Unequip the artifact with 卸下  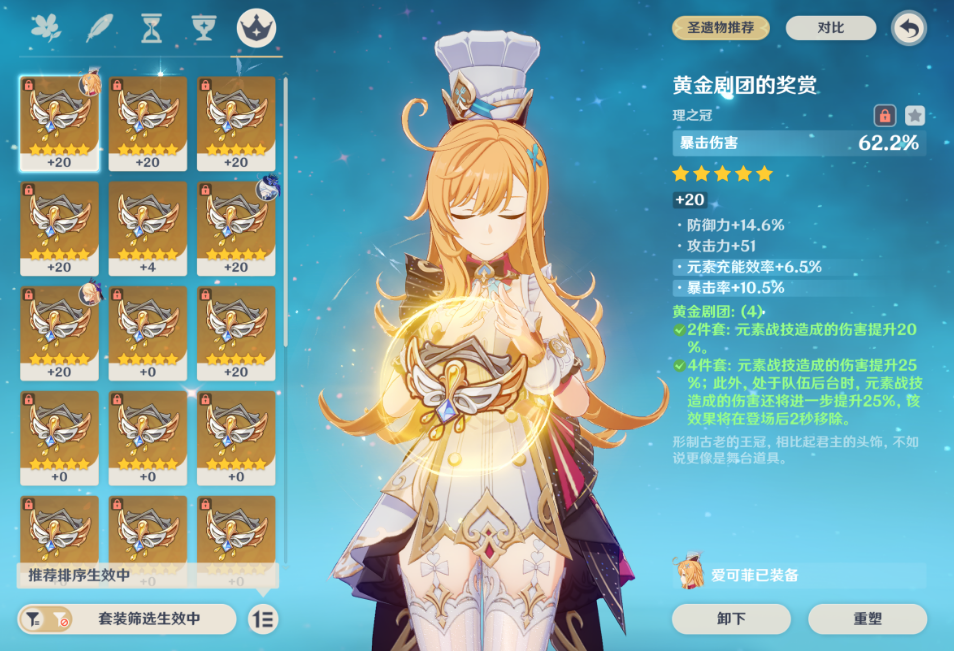(732, 618)
